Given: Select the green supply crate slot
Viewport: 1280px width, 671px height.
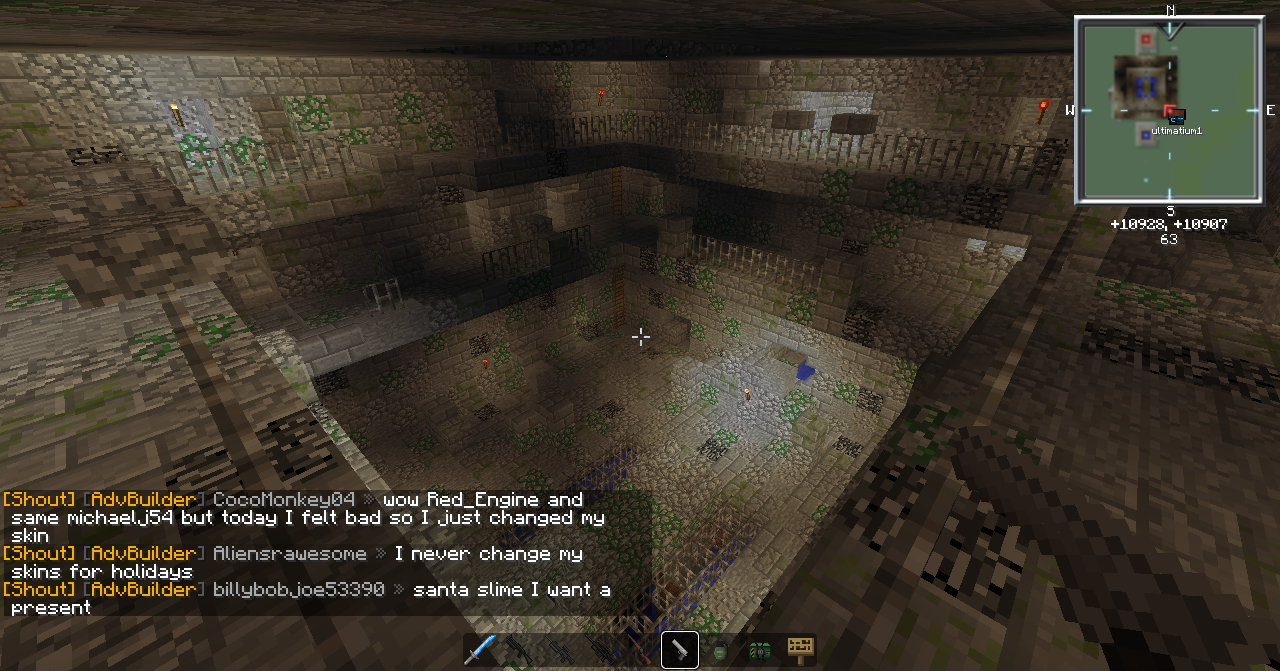Looking at the screenshot, I should (x=759, y=651).
